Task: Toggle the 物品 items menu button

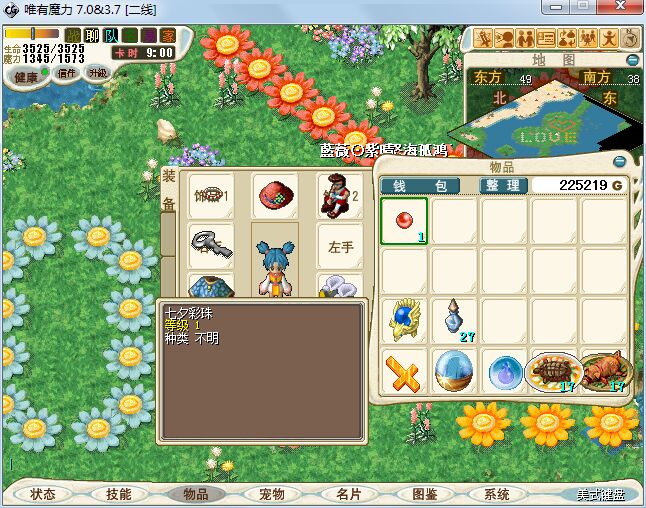Action: (x=195, y=494)
